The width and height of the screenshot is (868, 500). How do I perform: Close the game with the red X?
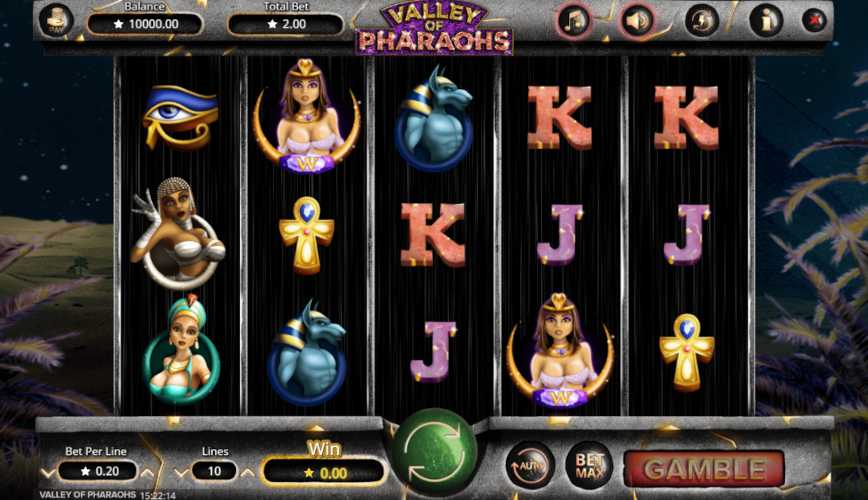tap(815, 20)
